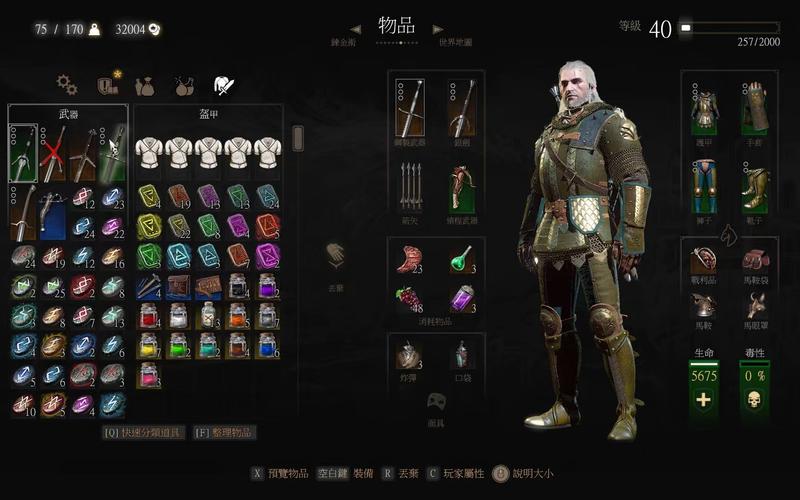Screen dimensions: 800x500
Task: Select the steel sword equipment slot
Action: pyautogui.click(x=410, y=108)
